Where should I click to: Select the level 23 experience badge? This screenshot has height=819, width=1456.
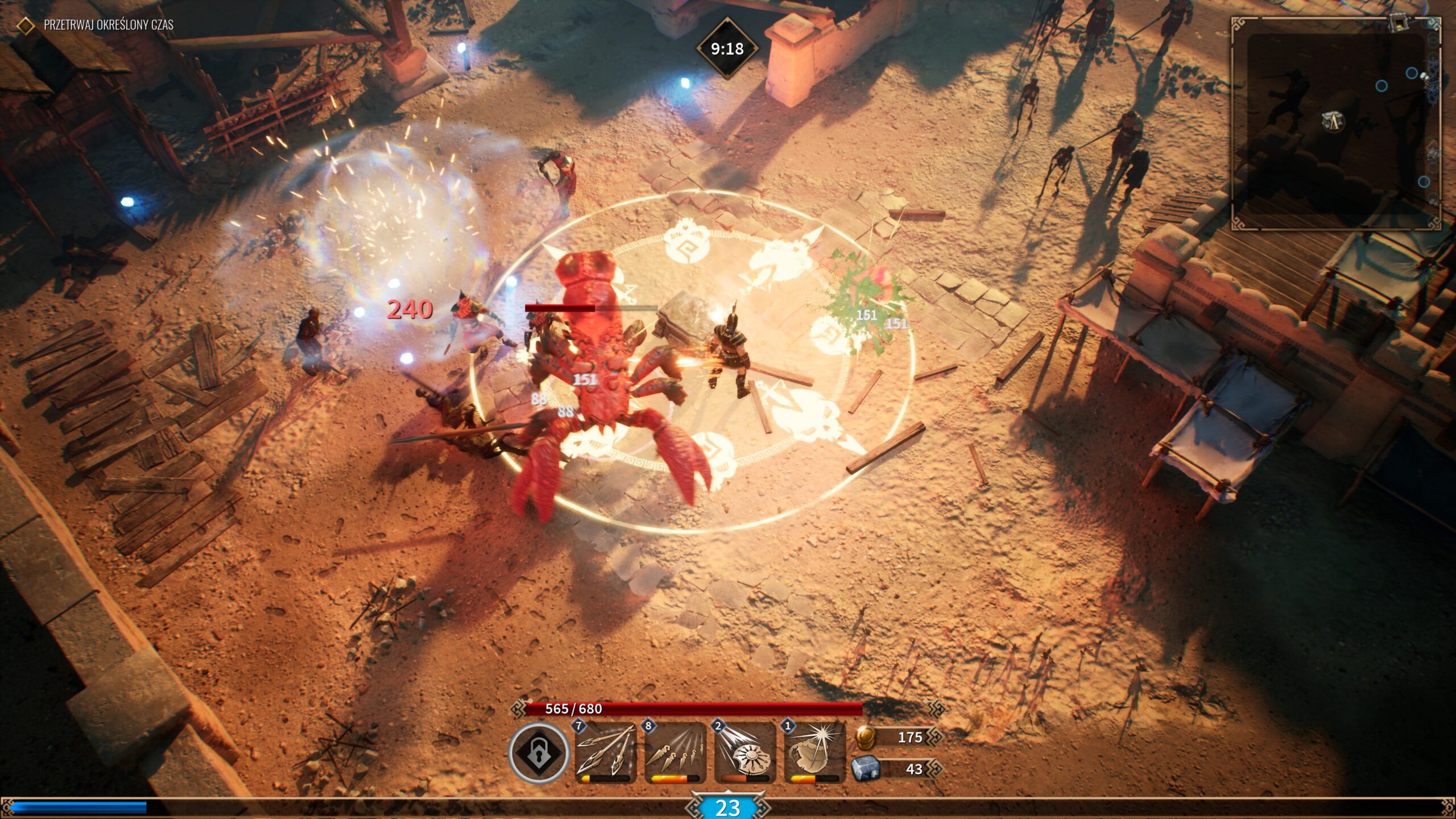point(727,808)
